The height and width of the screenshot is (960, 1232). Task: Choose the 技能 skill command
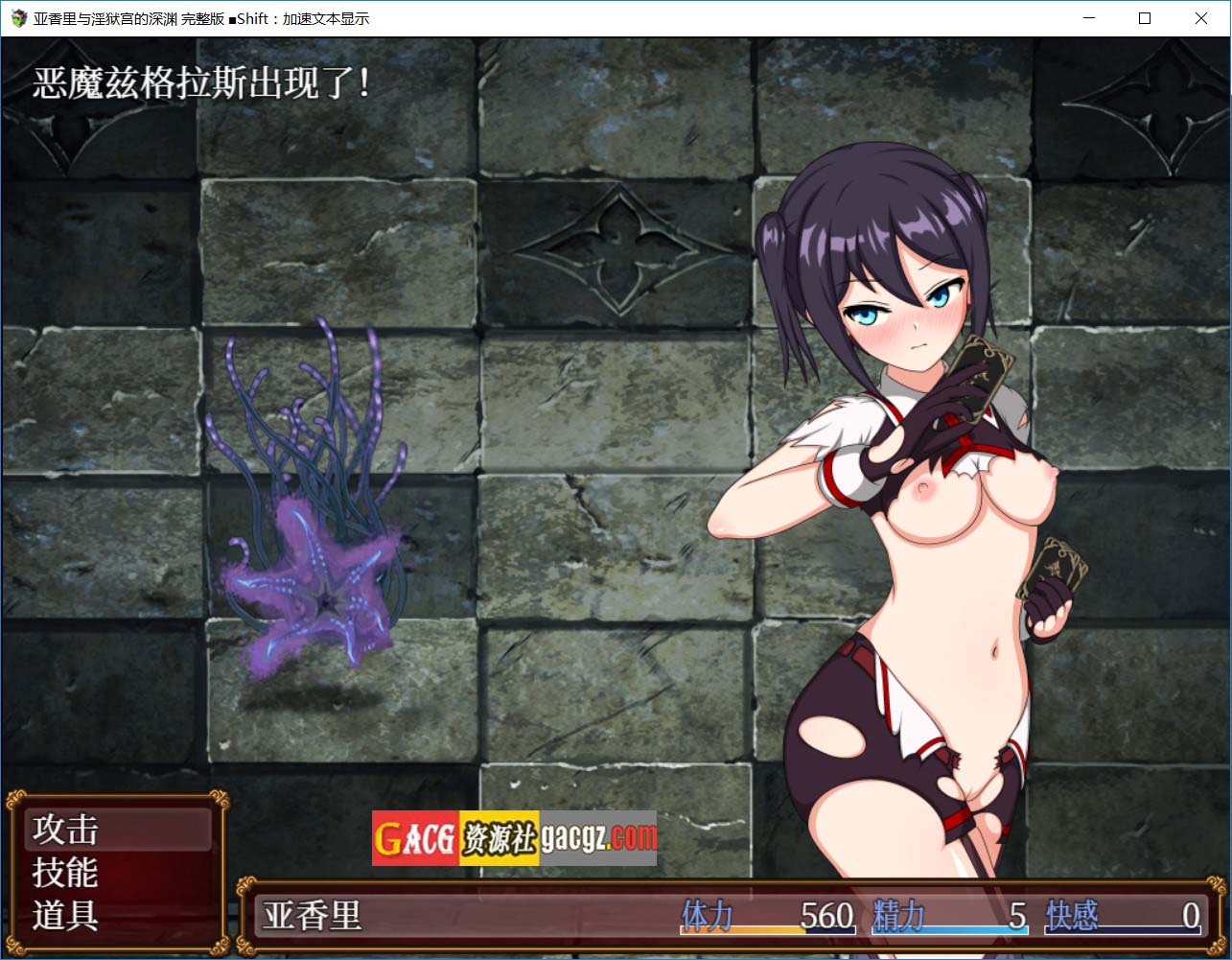click(x=66, y=873)
